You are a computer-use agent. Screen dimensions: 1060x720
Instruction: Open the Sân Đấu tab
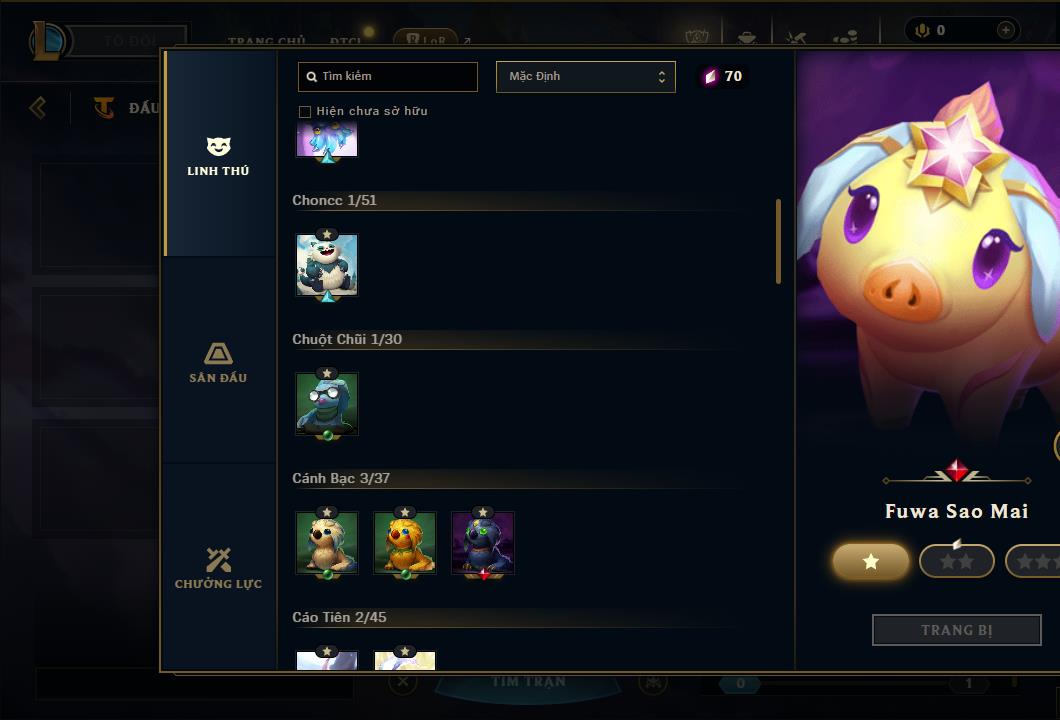218,362
